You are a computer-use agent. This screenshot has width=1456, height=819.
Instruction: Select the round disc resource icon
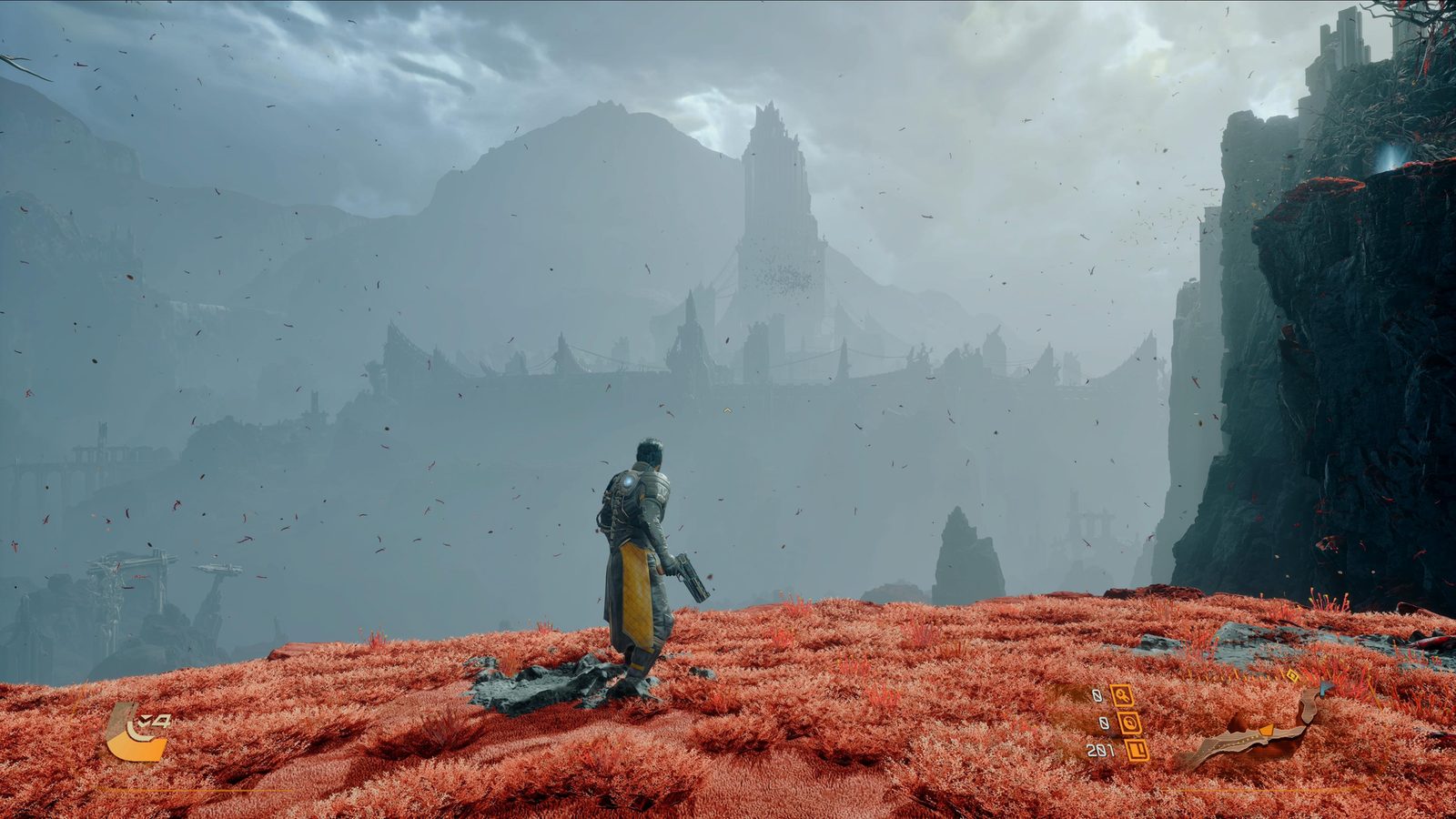coord(1129,723)
